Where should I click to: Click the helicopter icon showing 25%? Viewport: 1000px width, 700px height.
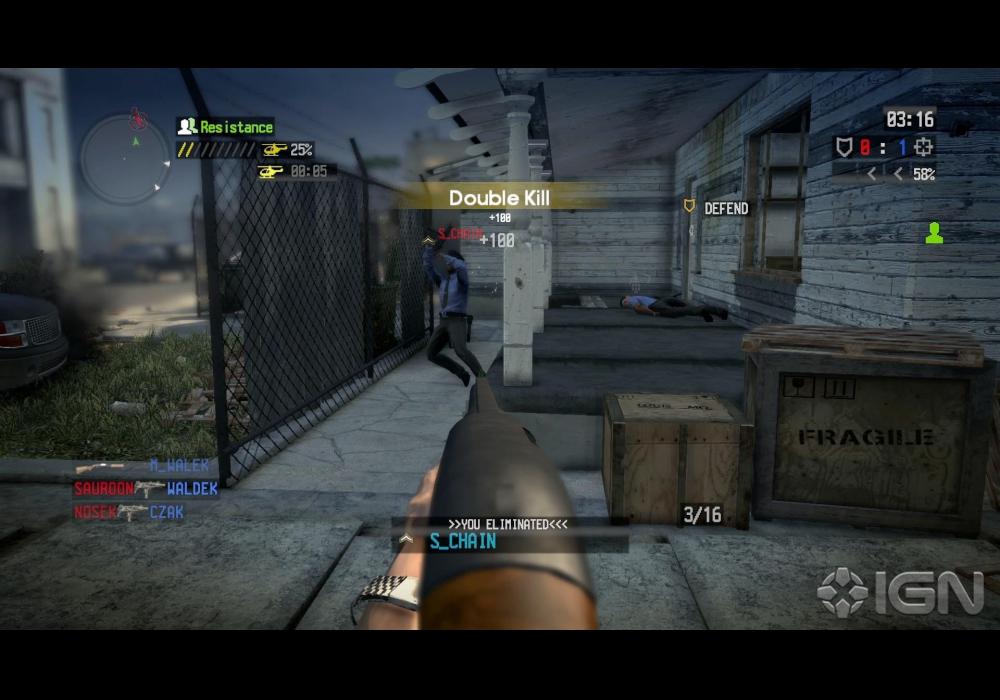[273, 150]
